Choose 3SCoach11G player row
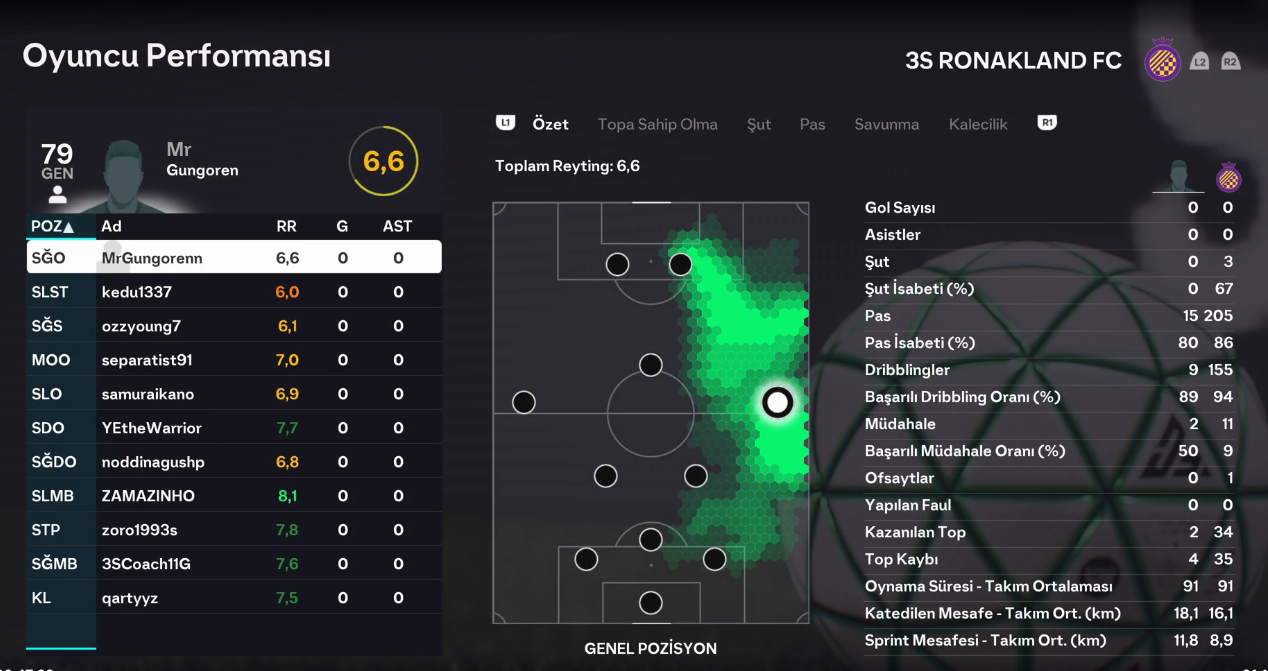Image resolution: width=1268 pixels, height=671 pixels. tap(234, 564)
